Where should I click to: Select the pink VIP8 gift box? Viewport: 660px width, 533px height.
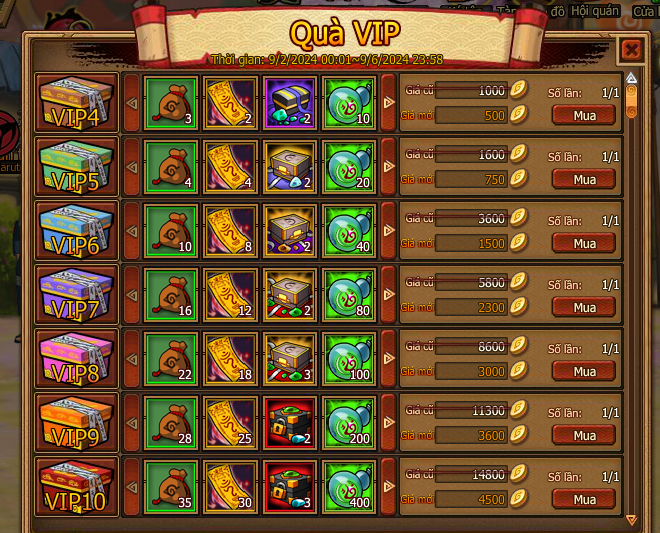tap(76, 358)
